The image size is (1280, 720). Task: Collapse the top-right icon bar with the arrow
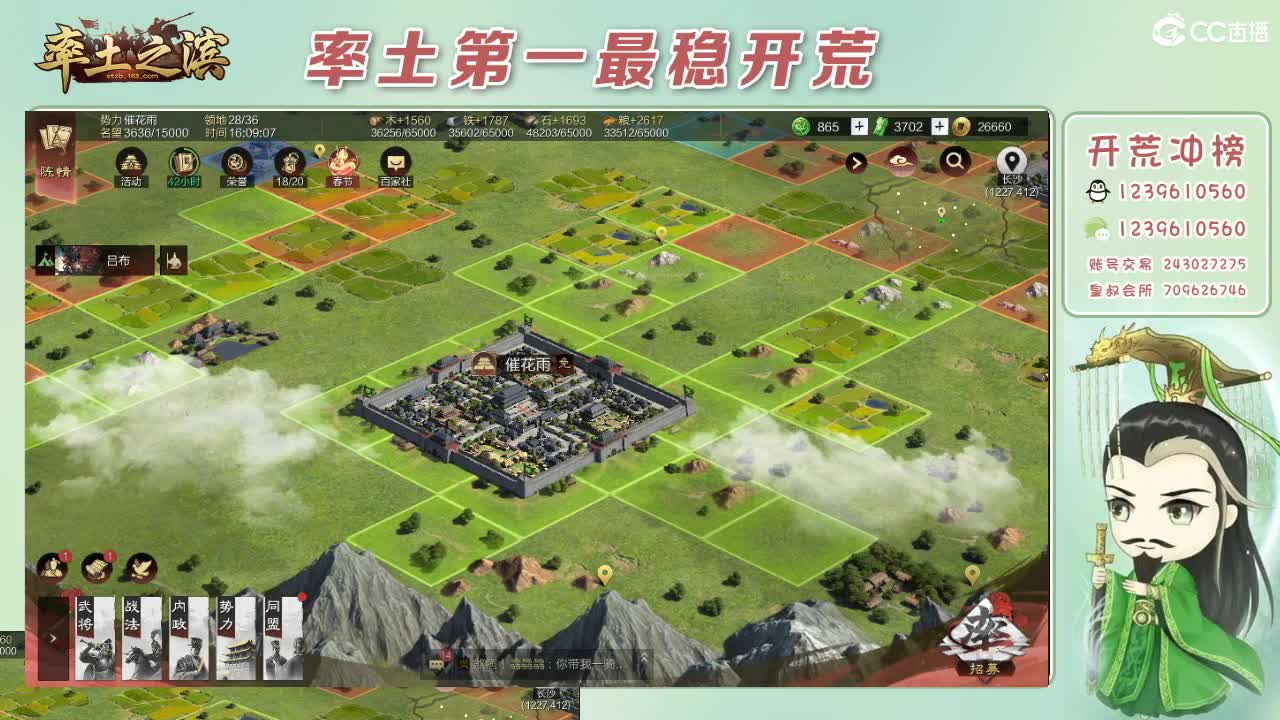click(856, 161)
